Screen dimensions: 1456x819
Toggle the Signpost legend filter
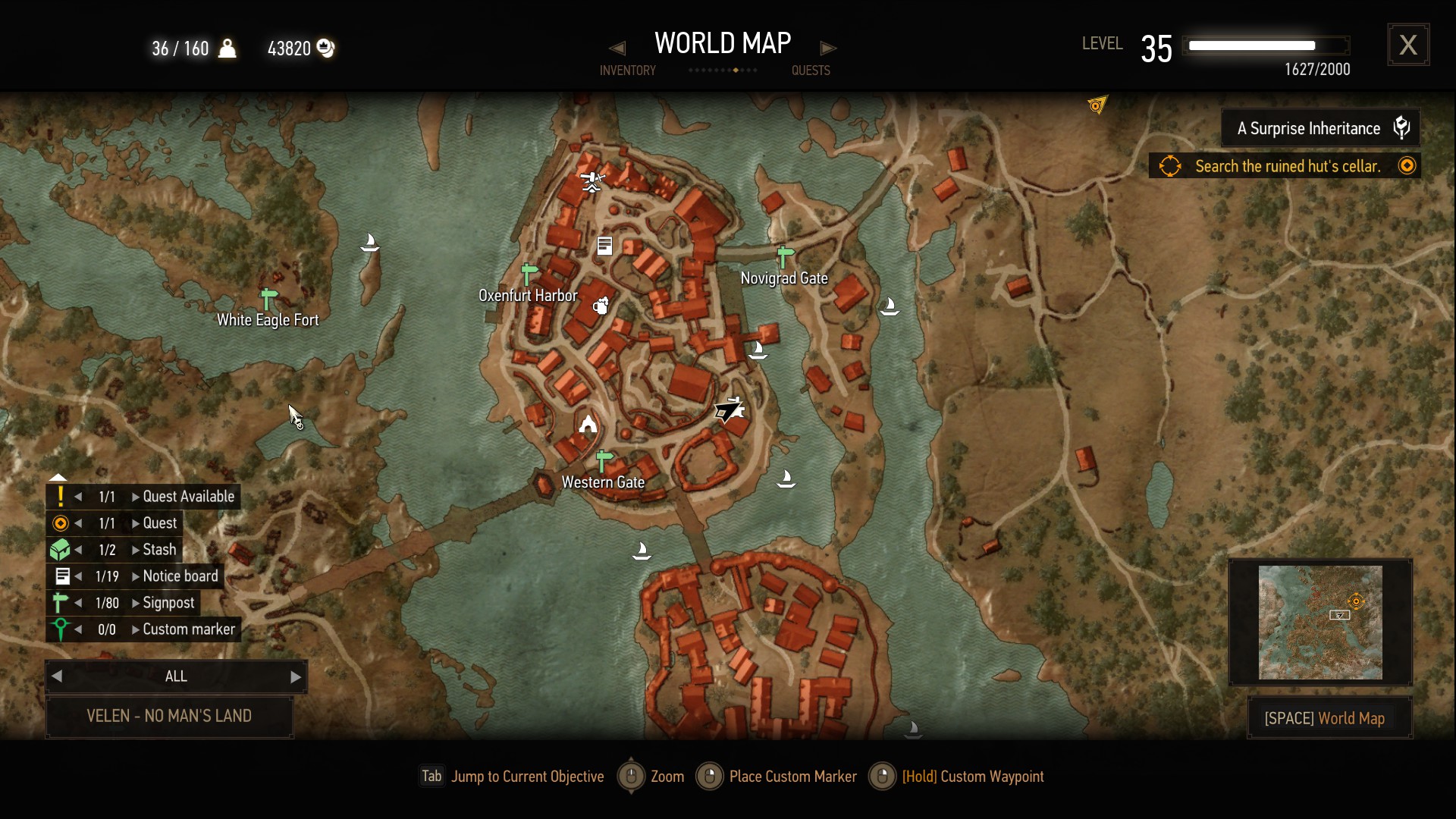168,603
